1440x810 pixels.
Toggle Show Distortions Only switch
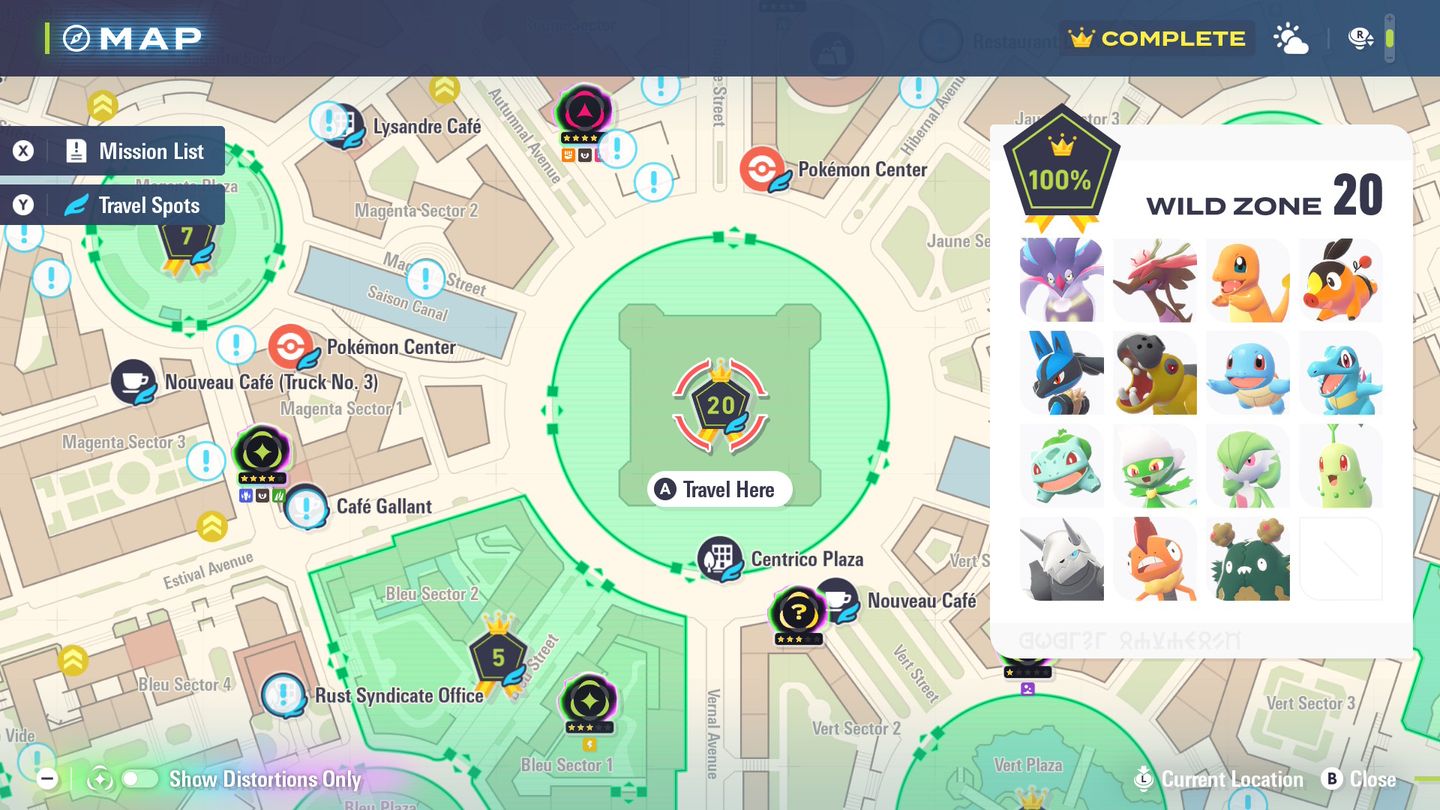click(x=140, y=779)
